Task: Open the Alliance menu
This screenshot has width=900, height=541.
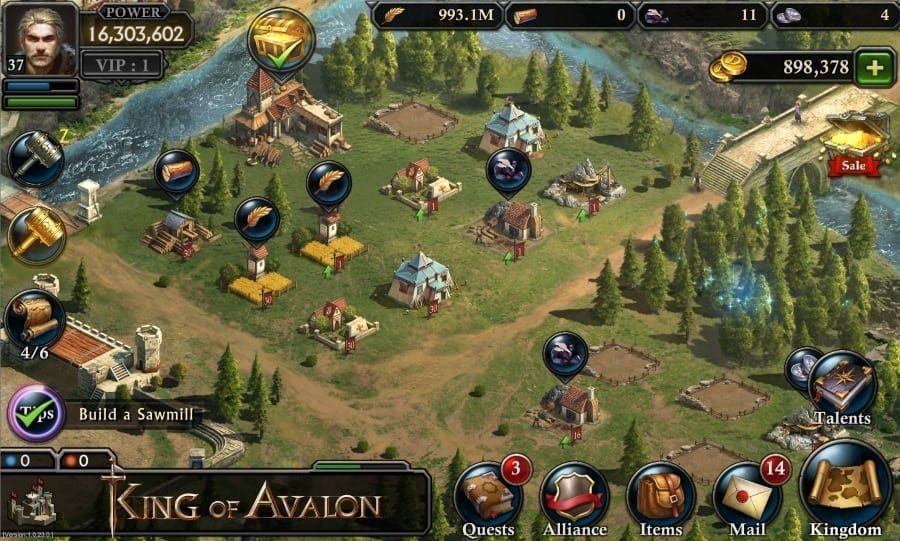Action: (574, 497)
